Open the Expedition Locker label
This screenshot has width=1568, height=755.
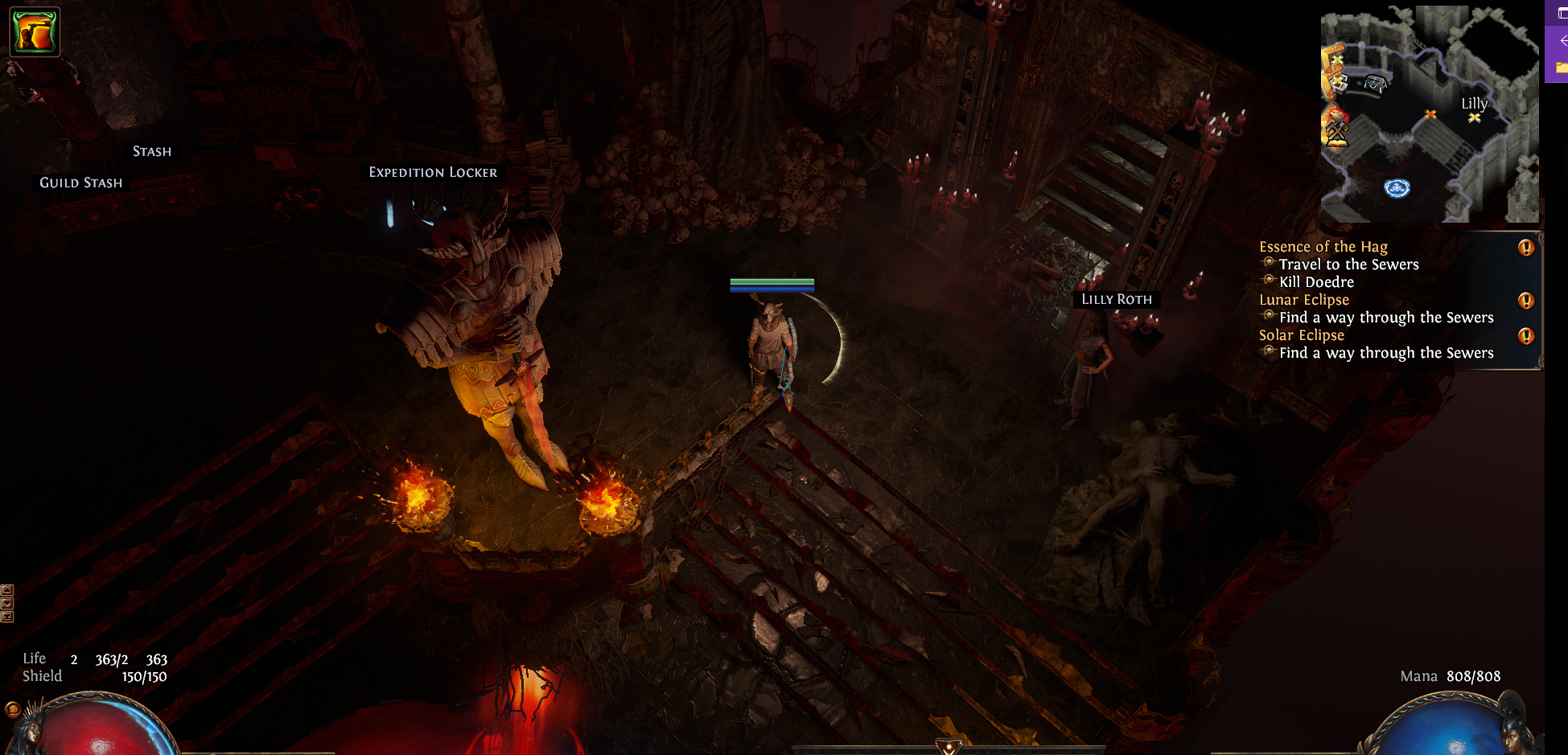point(433,172)
